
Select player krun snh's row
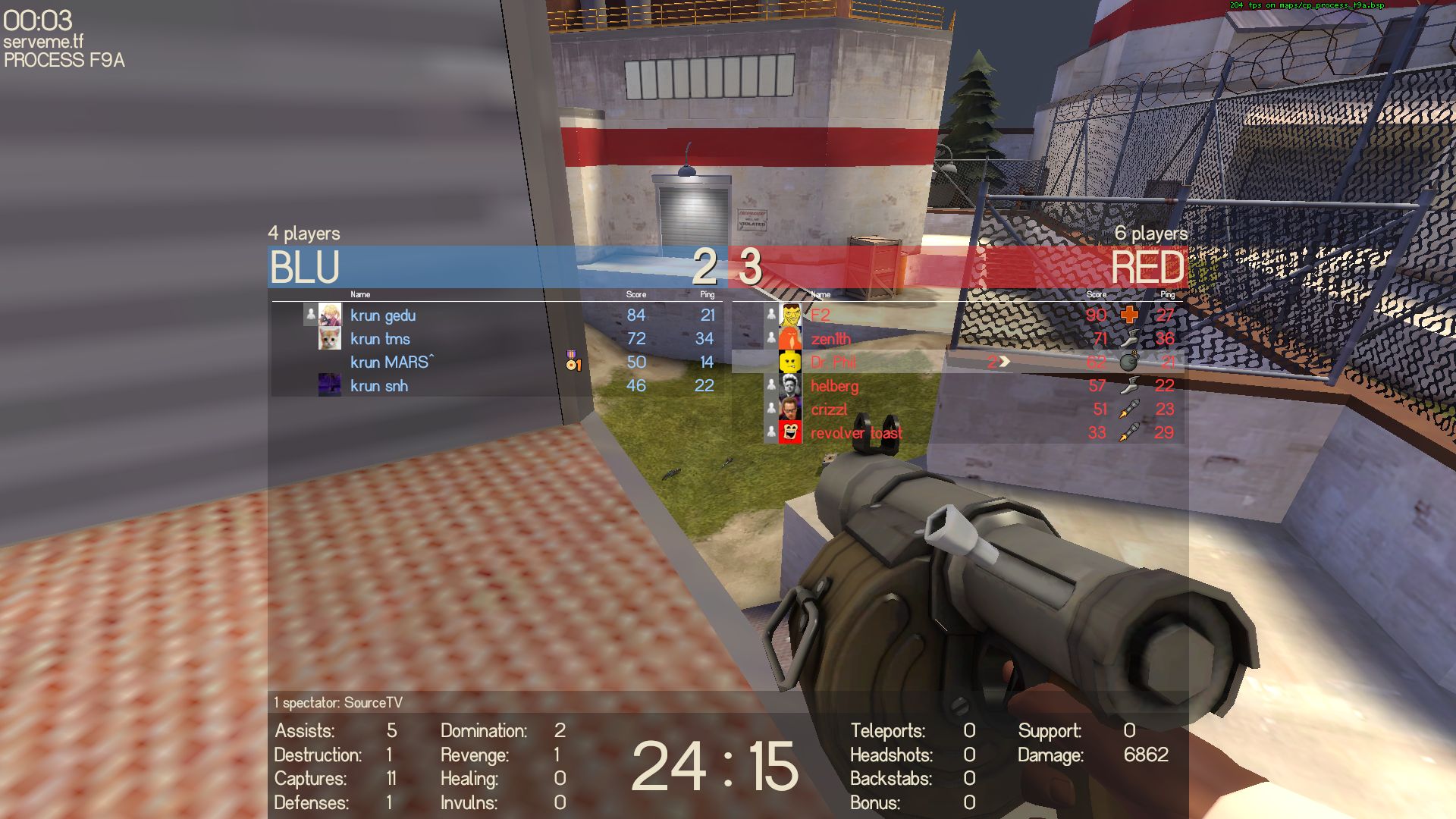pyautogui.click(x=379, y=386)
